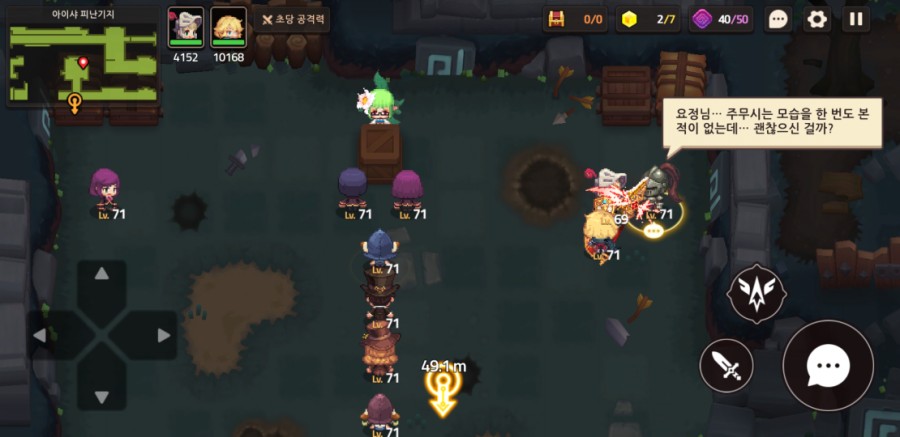Open the gear settings menu

coord(817,19)
